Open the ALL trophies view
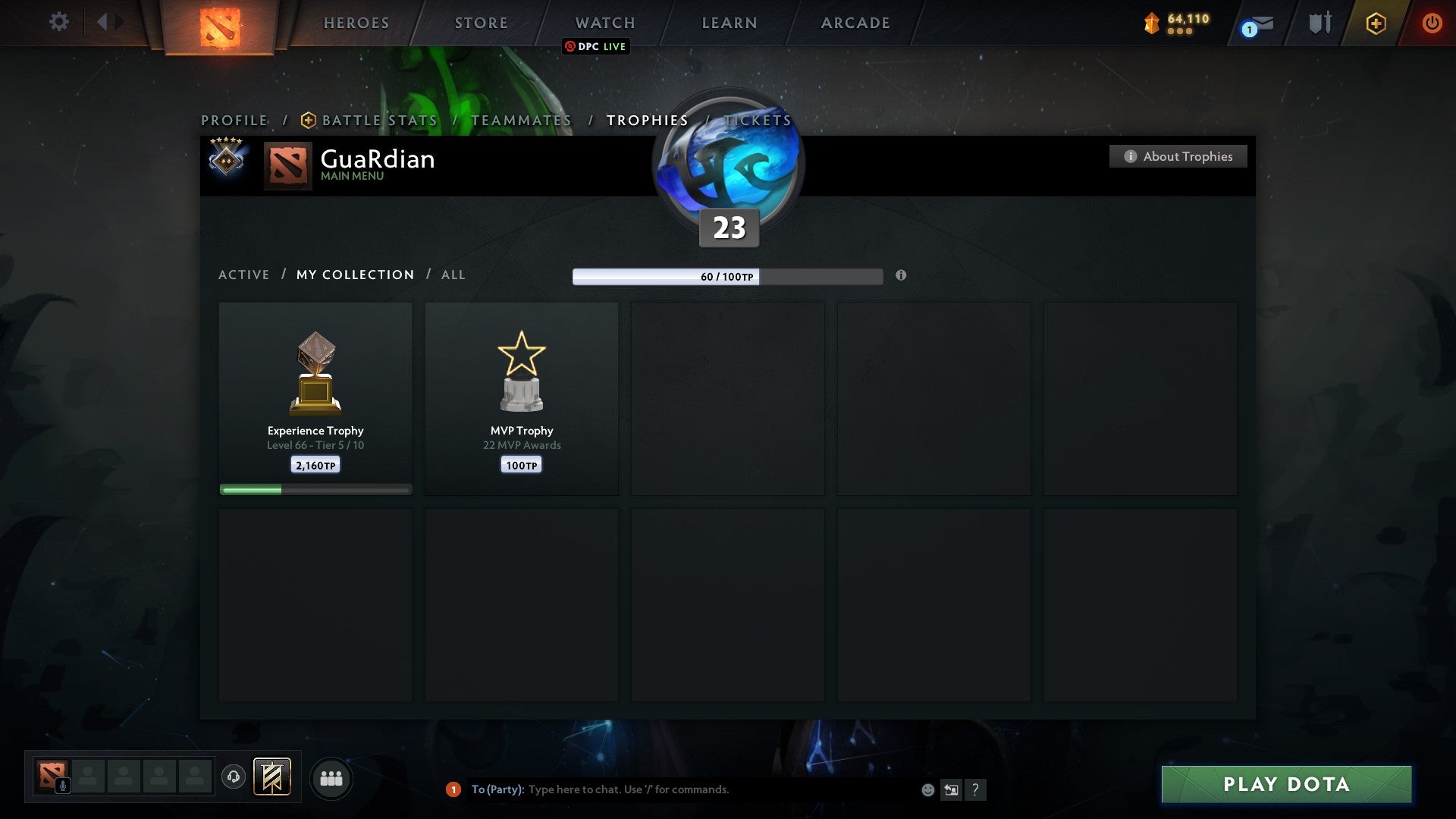The height and width of the screenshot is (819, 1456). point(453,275)
